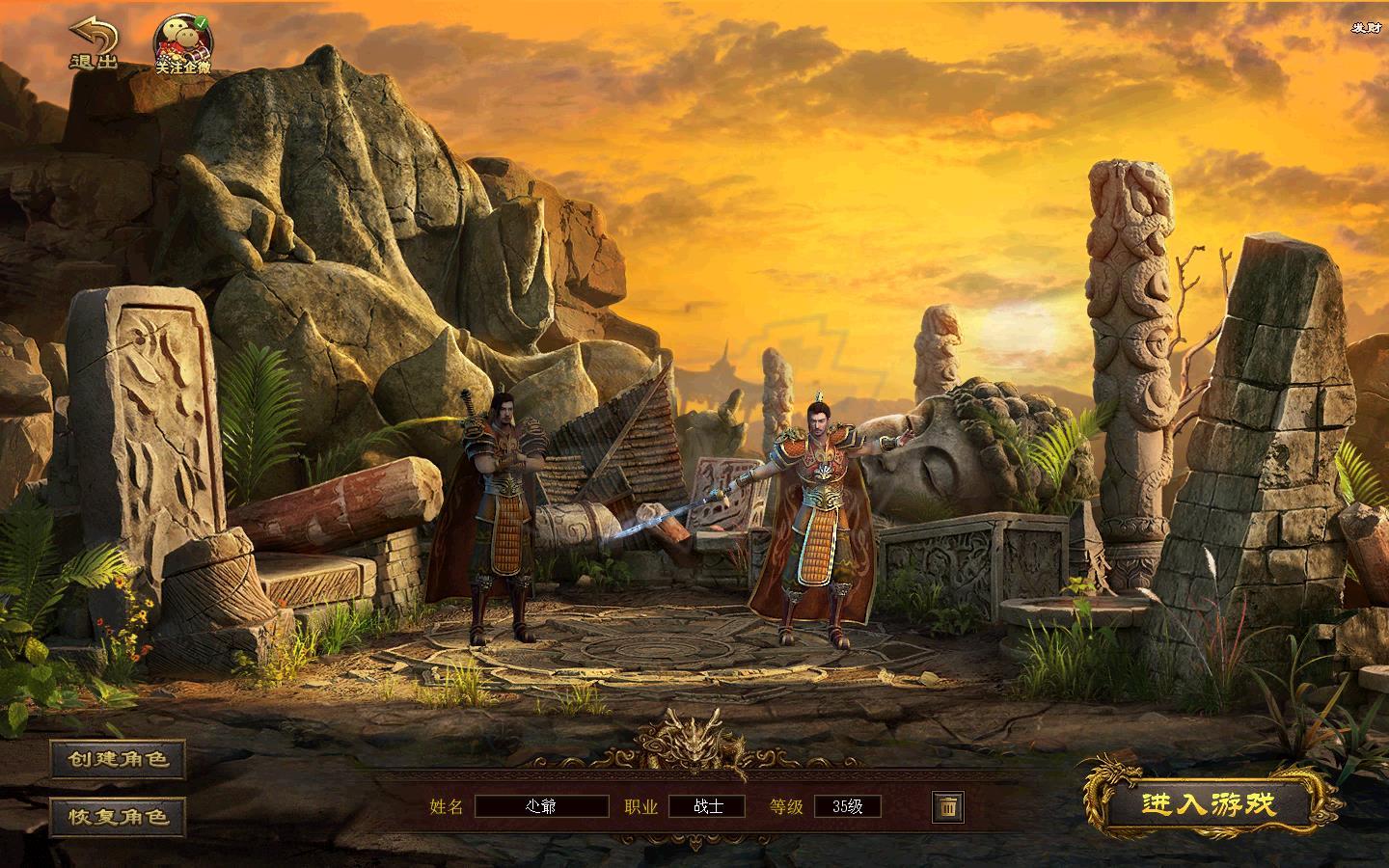The width and height of the screenshot is (1389, 868).
Task: Open the 关注企微 follow icon
Action: [183, 45]
